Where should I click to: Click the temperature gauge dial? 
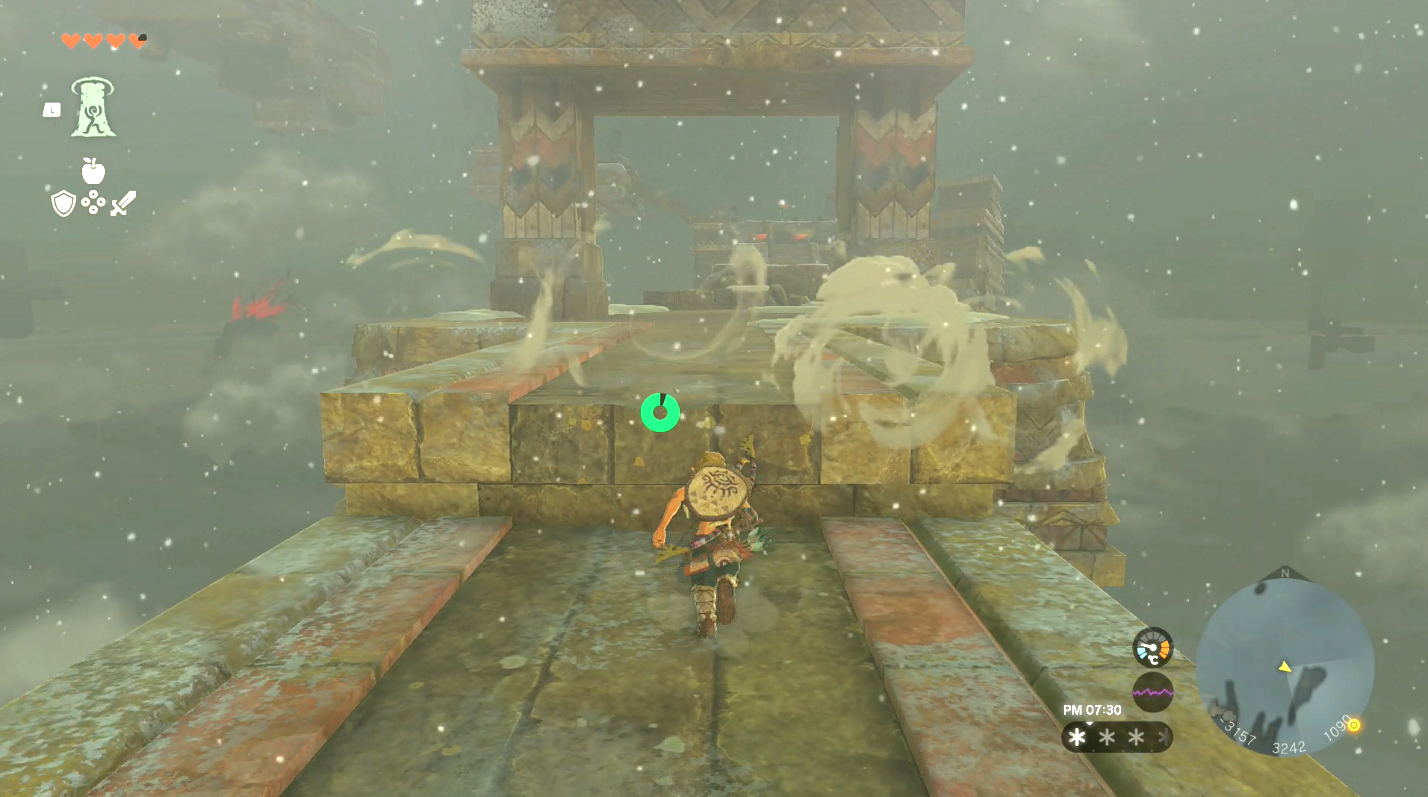[x=1153, y=649]
